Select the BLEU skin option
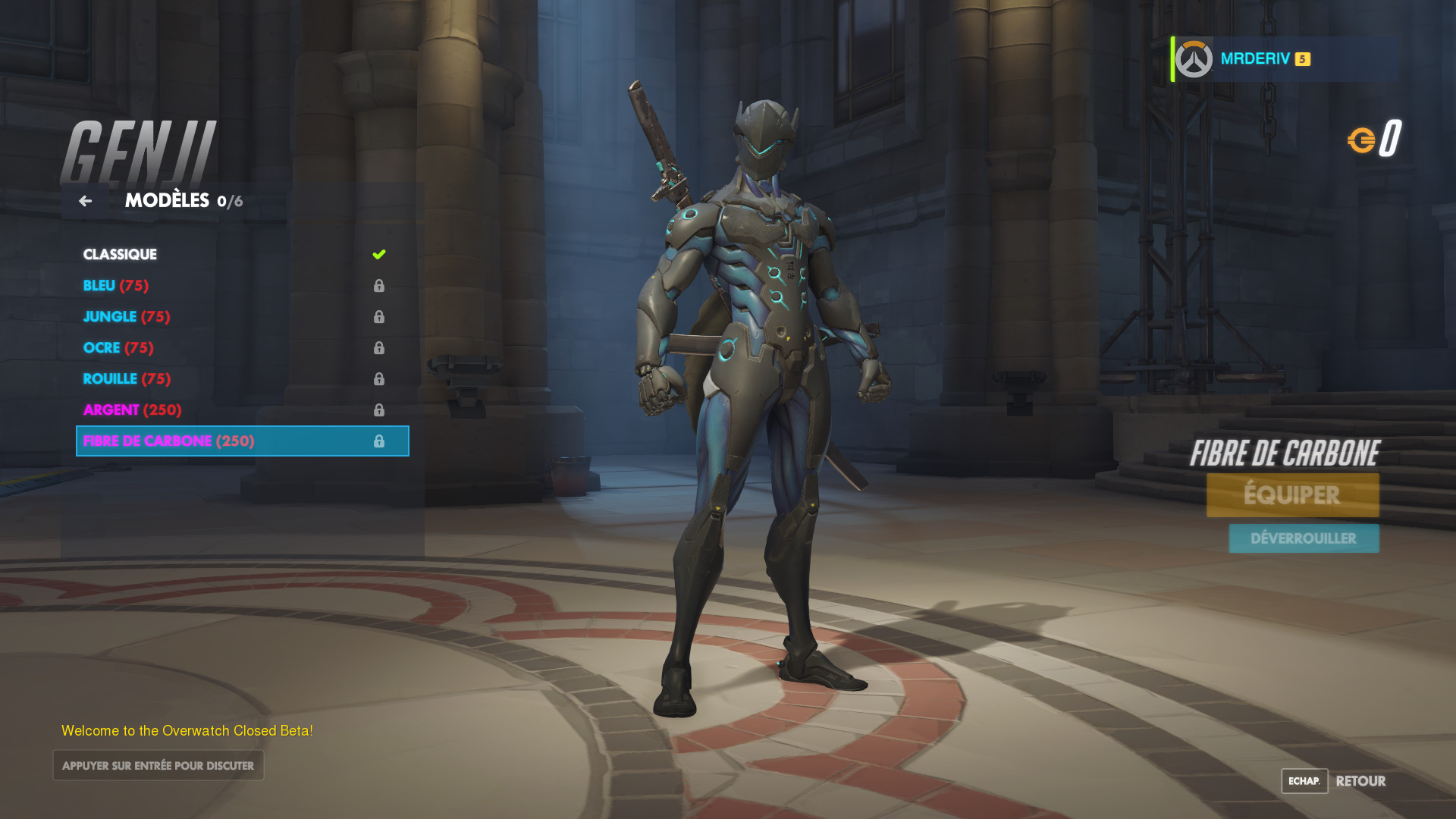Image resolution: width=1456 pixels, height=819 pixels. [115, 286]
